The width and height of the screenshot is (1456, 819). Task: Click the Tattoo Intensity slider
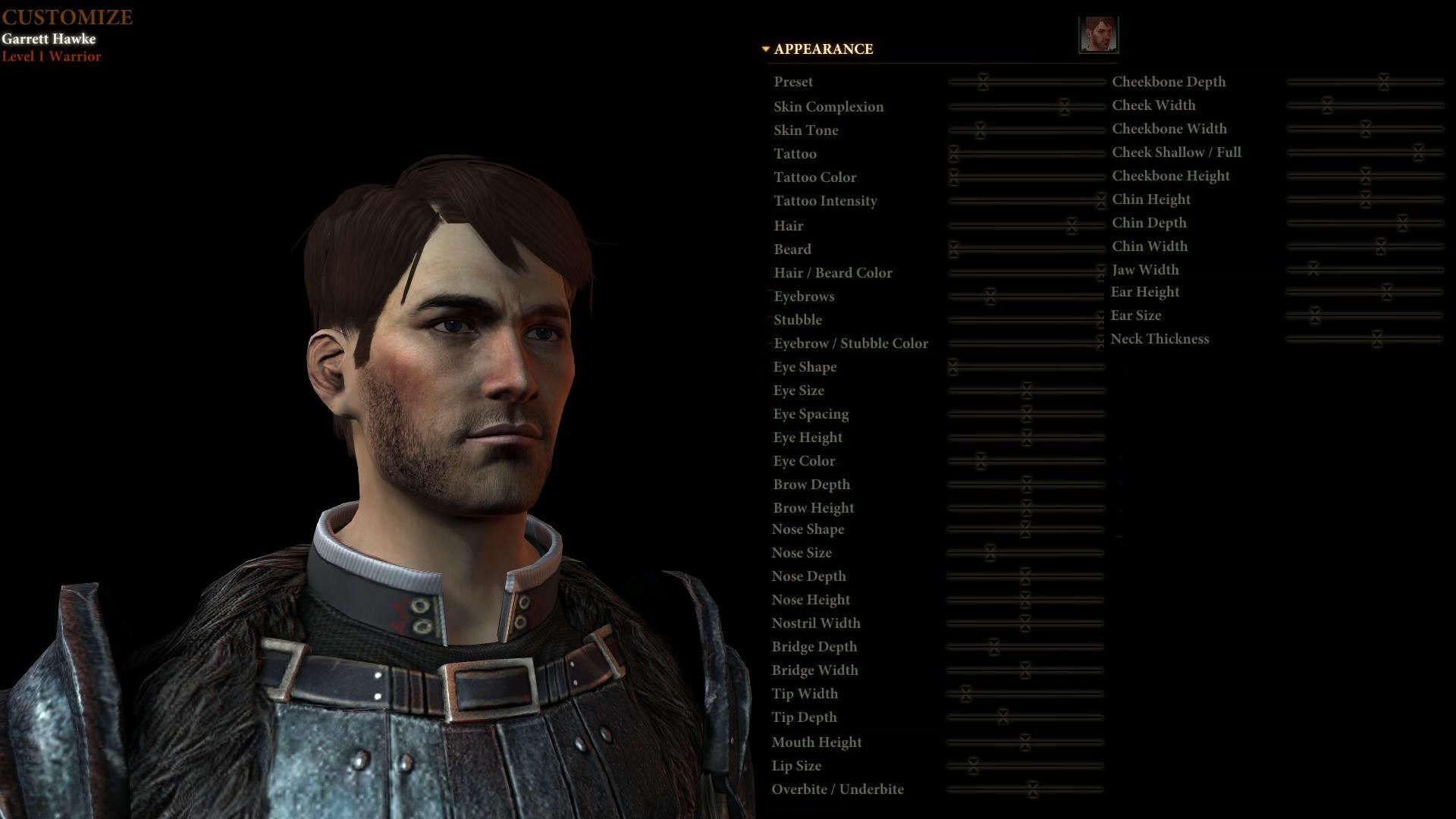[1100, 201]
